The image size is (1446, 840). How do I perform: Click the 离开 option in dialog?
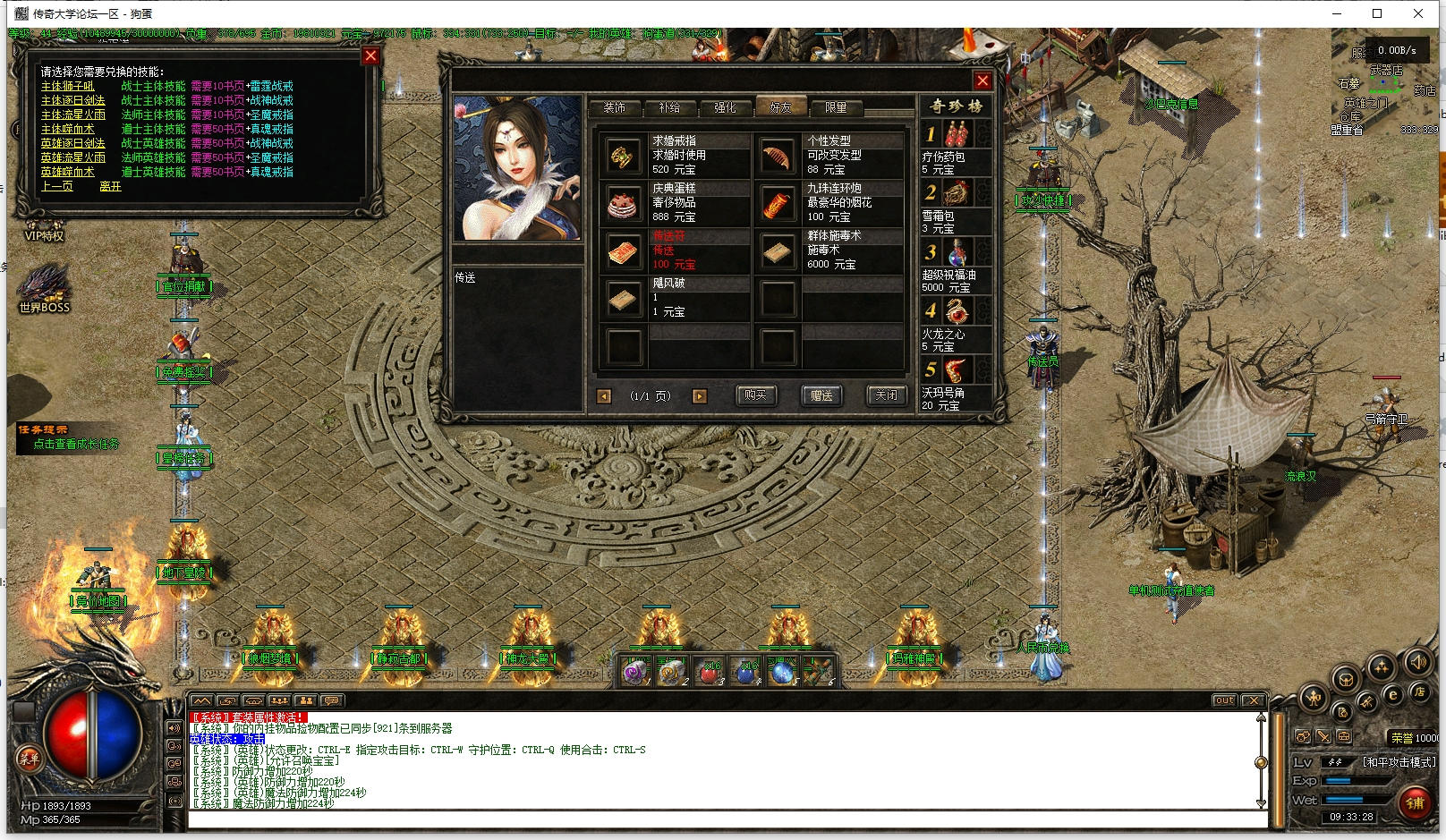pyautogui.click(x=110, y=186)
